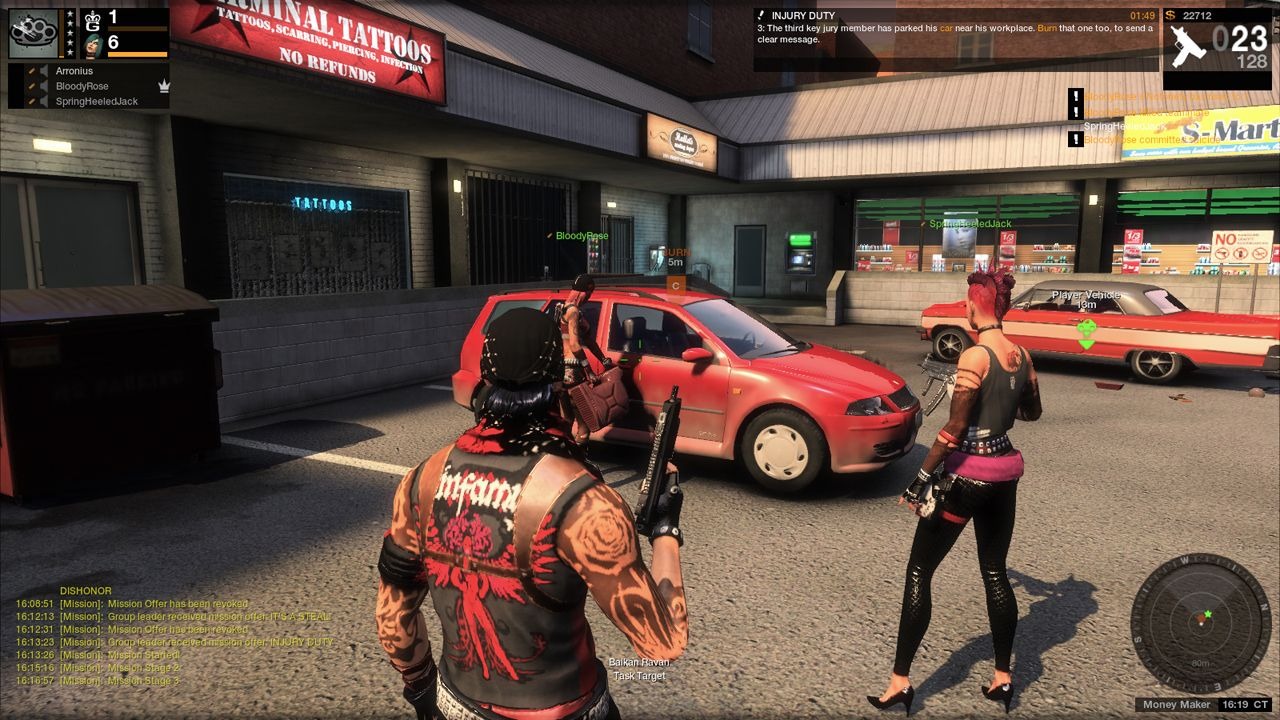This screenshot has width=1280, height=720.
Task: Open the character portrait beside level 6
Action: 90,45
